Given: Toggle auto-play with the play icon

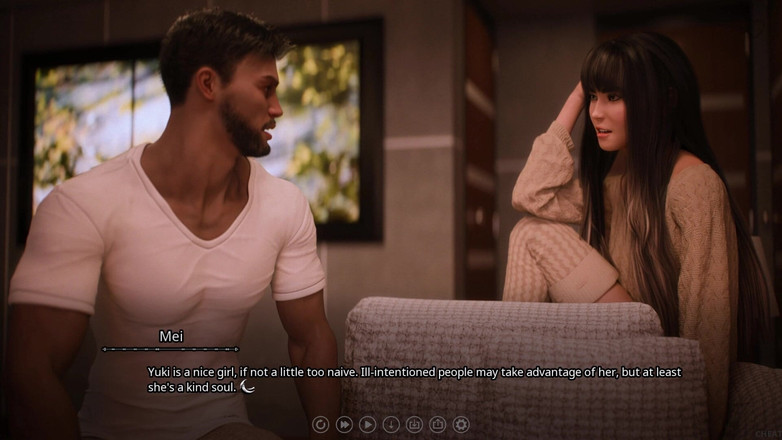Looking at the screenshot, I should (367, 425).
